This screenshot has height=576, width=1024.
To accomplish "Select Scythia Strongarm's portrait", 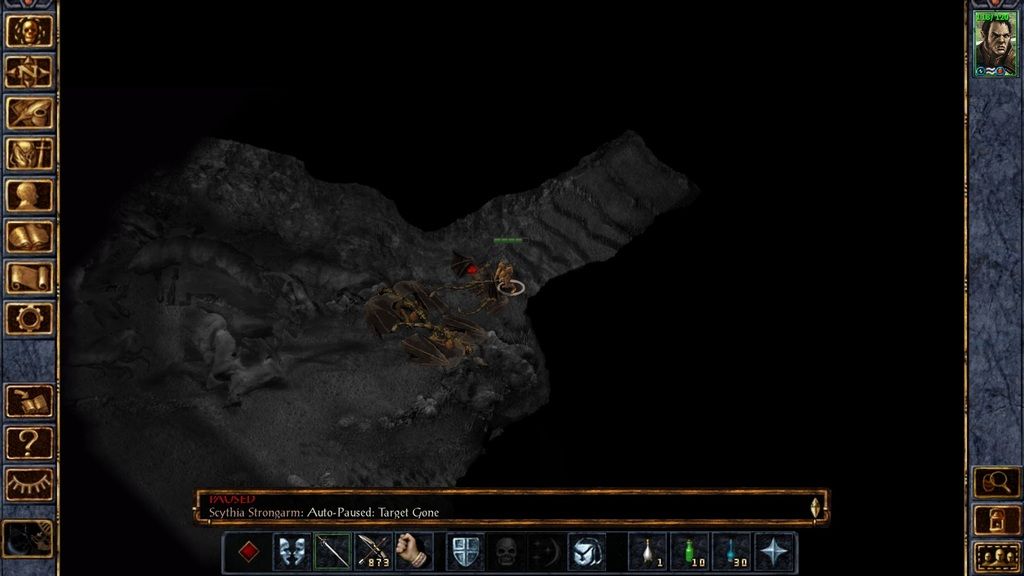I will pos(994,46).
